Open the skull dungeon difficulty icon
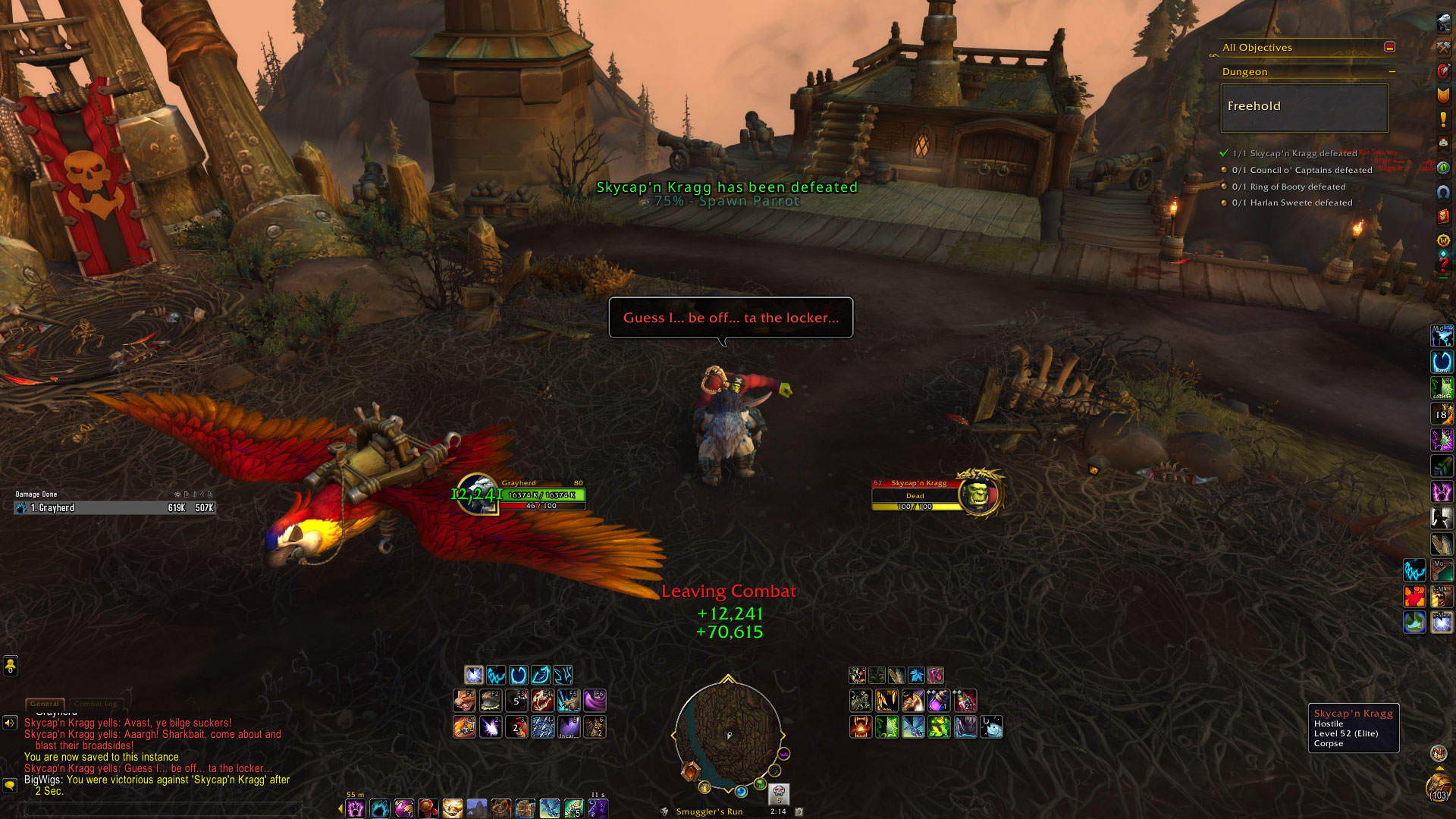Screen dimensions: 1456x819 point(779,793)
